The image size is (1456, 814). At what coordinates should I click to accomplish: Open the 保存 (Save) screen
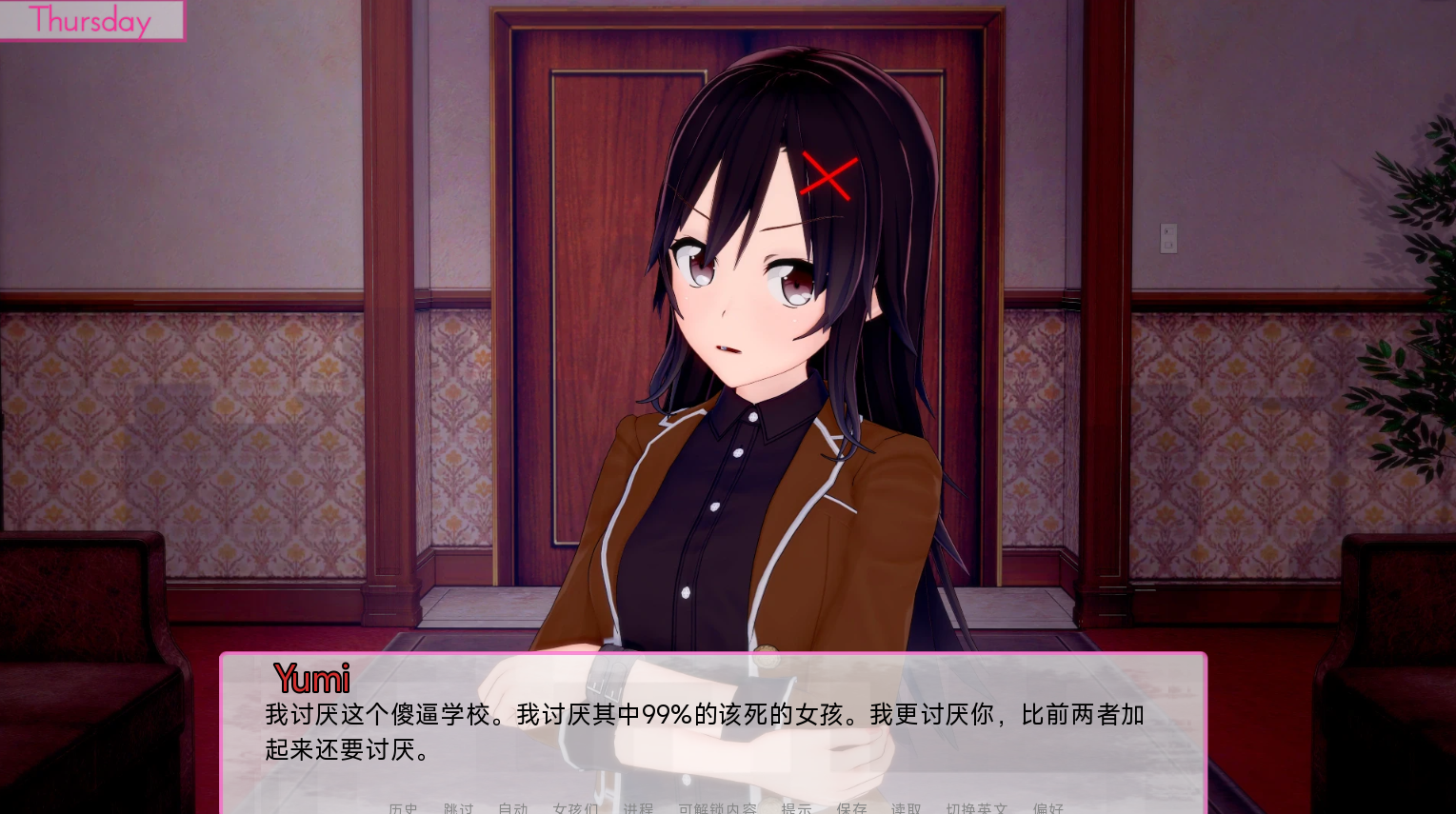pos(852,809)
